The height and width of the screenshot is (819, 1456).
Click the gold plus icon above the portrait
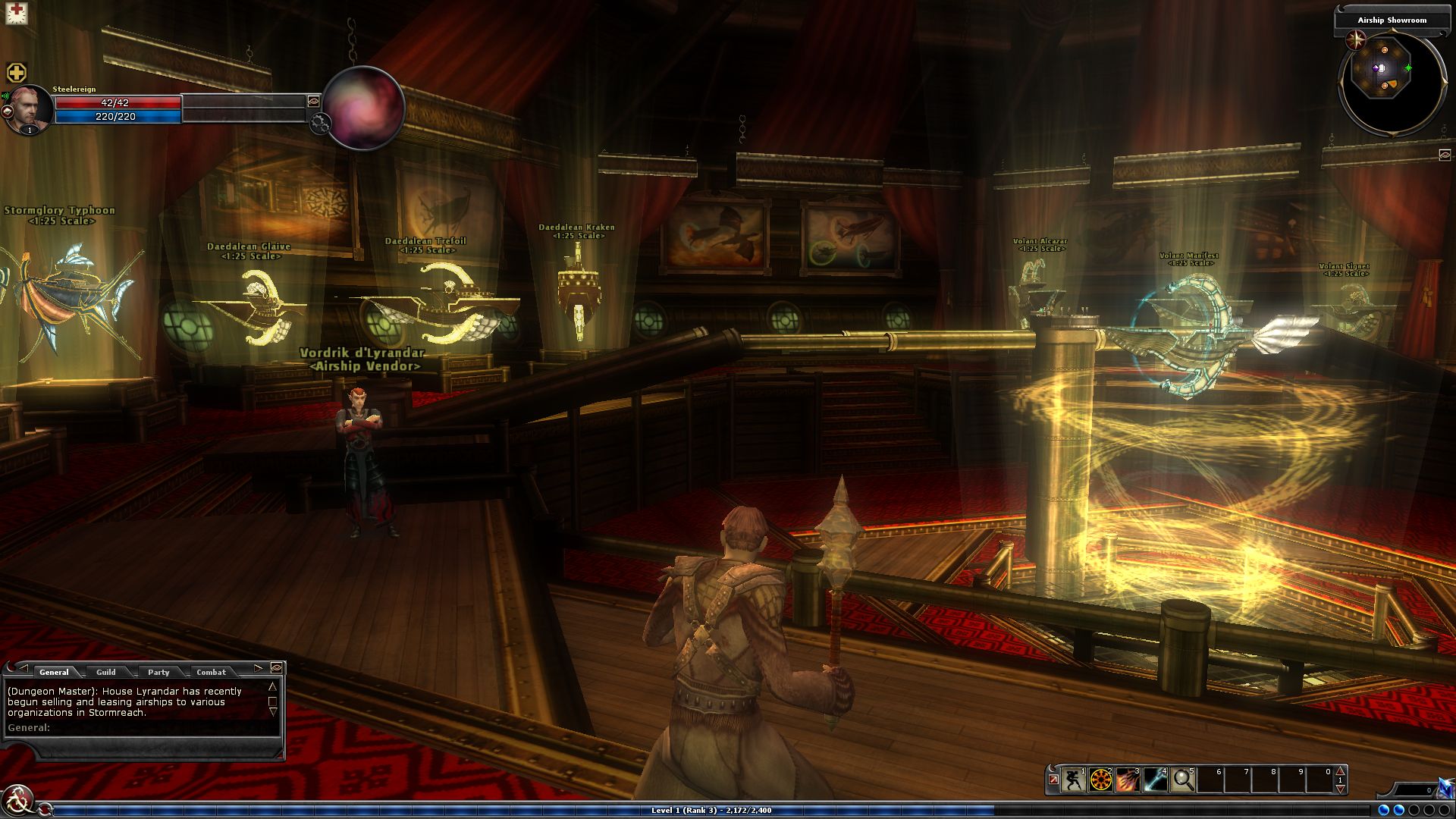click(17, 73)
